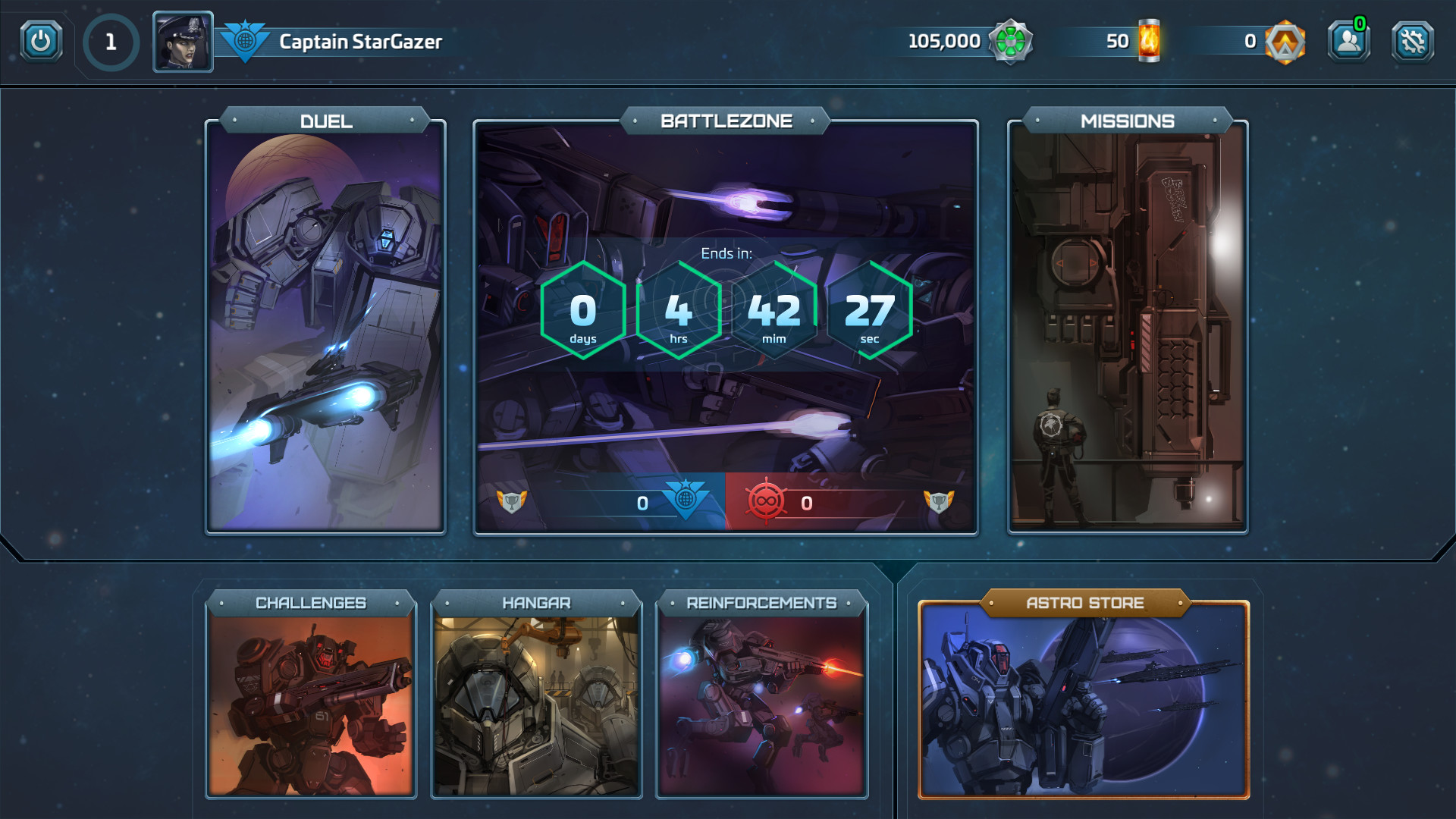This screenshot has width=1456, height=819.
Task: Click the green credits gem icon
Action: tap(1010, 41)
